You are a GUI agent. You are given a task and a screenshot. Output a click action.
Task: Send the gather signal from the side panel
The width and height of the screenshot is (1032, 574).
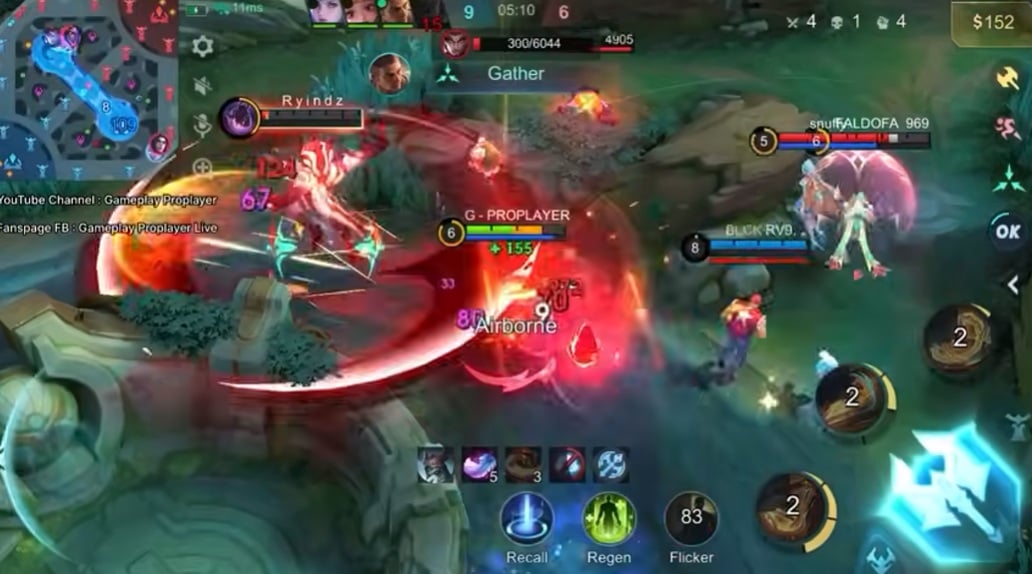pyautogui.click(x=1006, y=178)
